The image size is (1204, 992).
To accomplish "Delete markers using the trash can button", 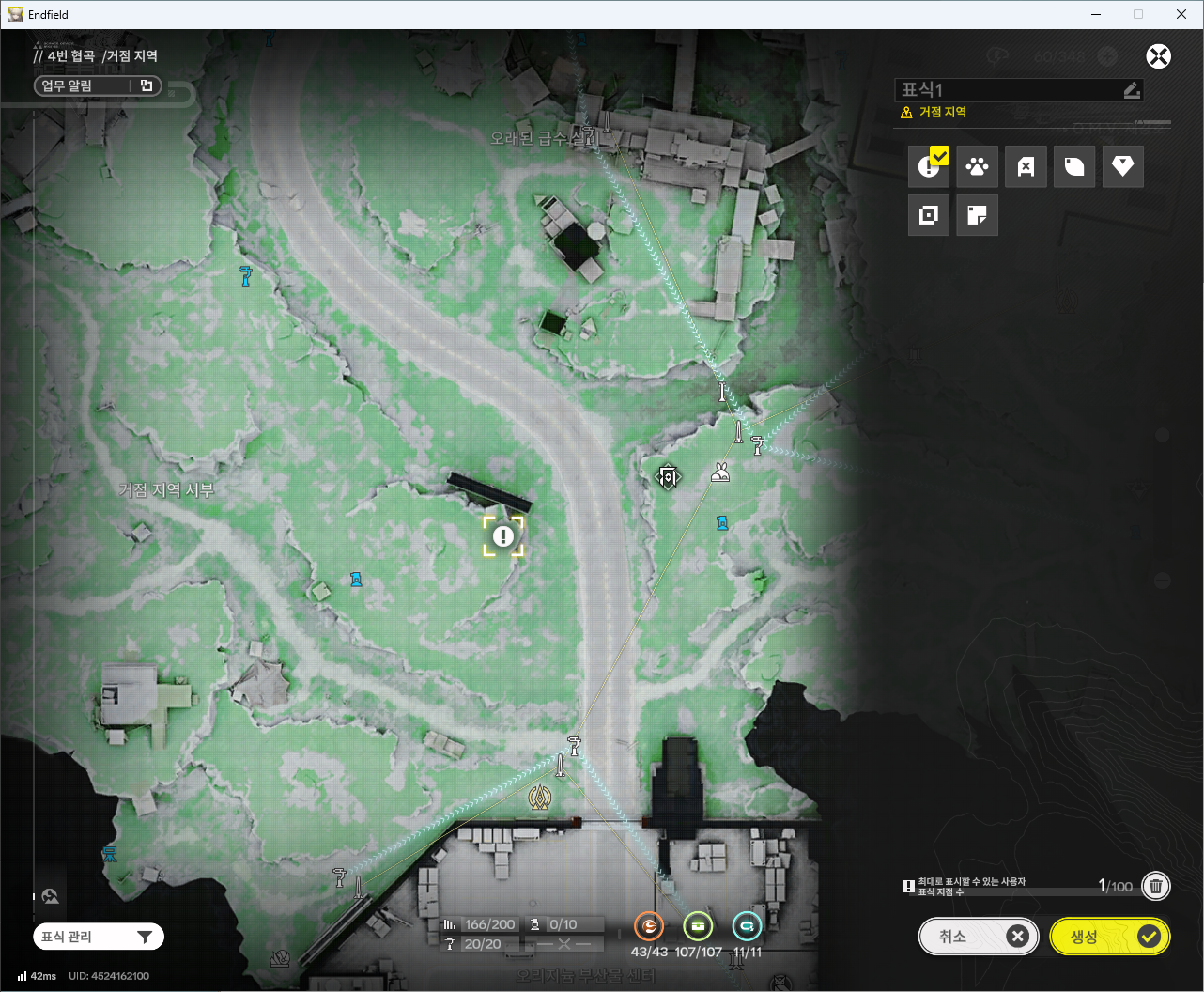I will pyautogui.click(x=1156, y=886).
